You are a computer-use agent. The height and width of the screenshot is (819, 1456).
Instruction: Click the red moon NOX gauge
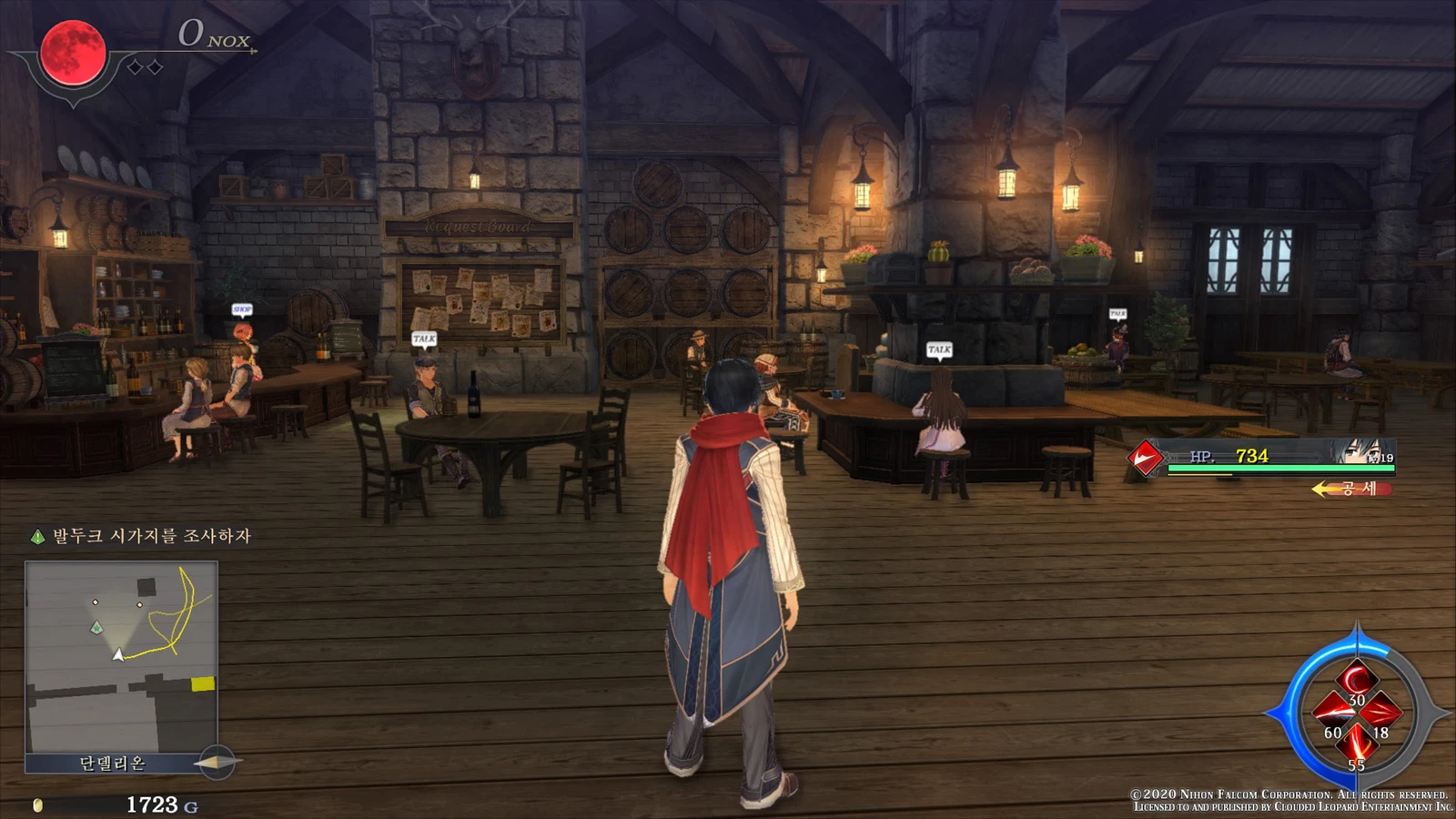click(x=73, y=53)
